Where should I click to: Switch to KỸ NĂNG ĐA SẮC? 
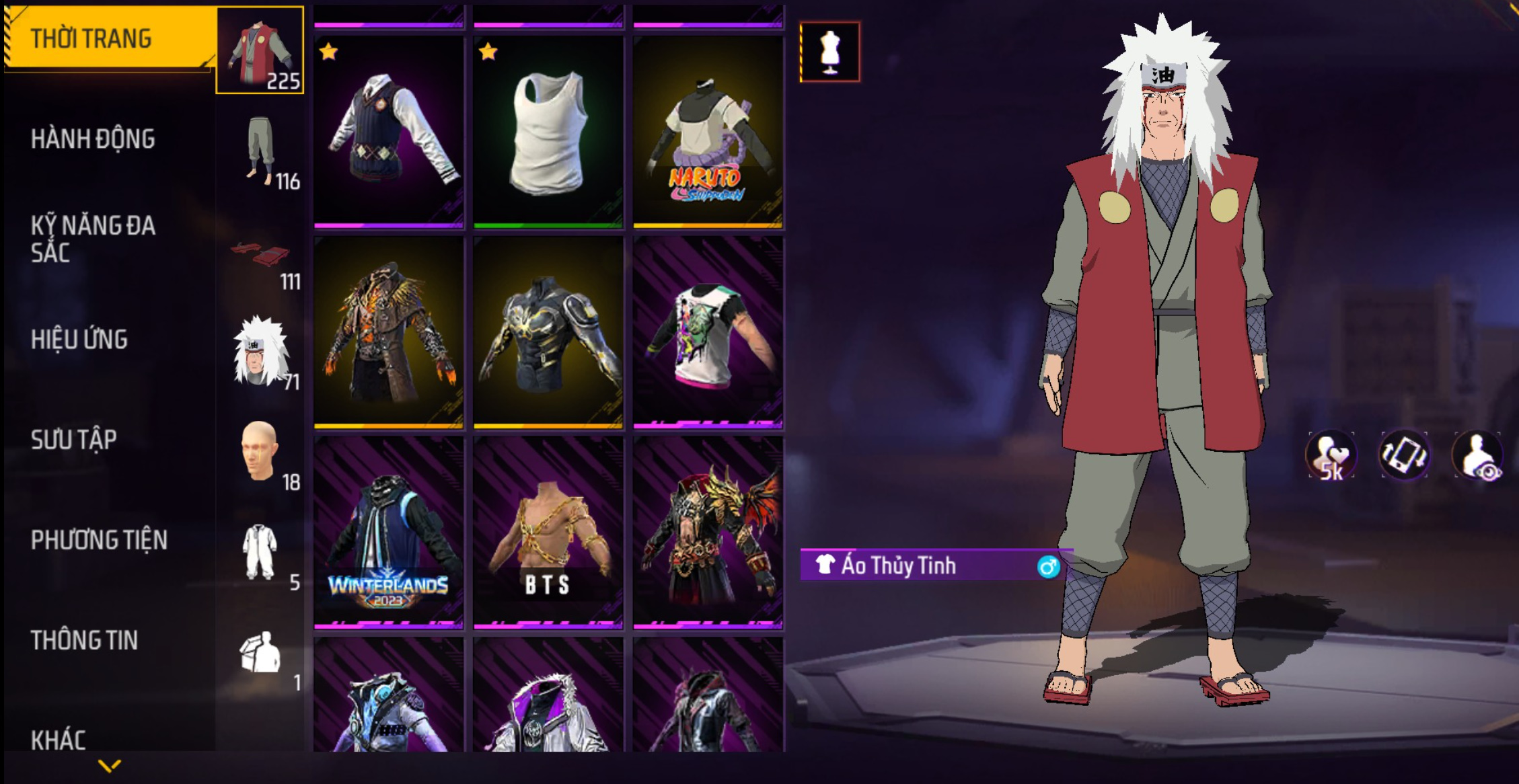click(93, 239)
